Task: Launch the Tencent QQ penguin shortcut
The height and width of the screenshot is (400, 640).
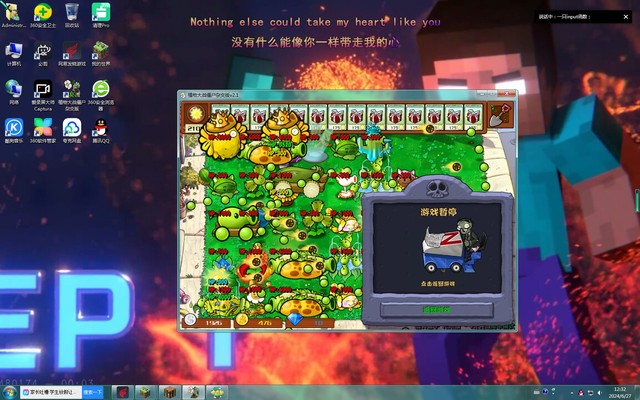Action: point(100,129)
